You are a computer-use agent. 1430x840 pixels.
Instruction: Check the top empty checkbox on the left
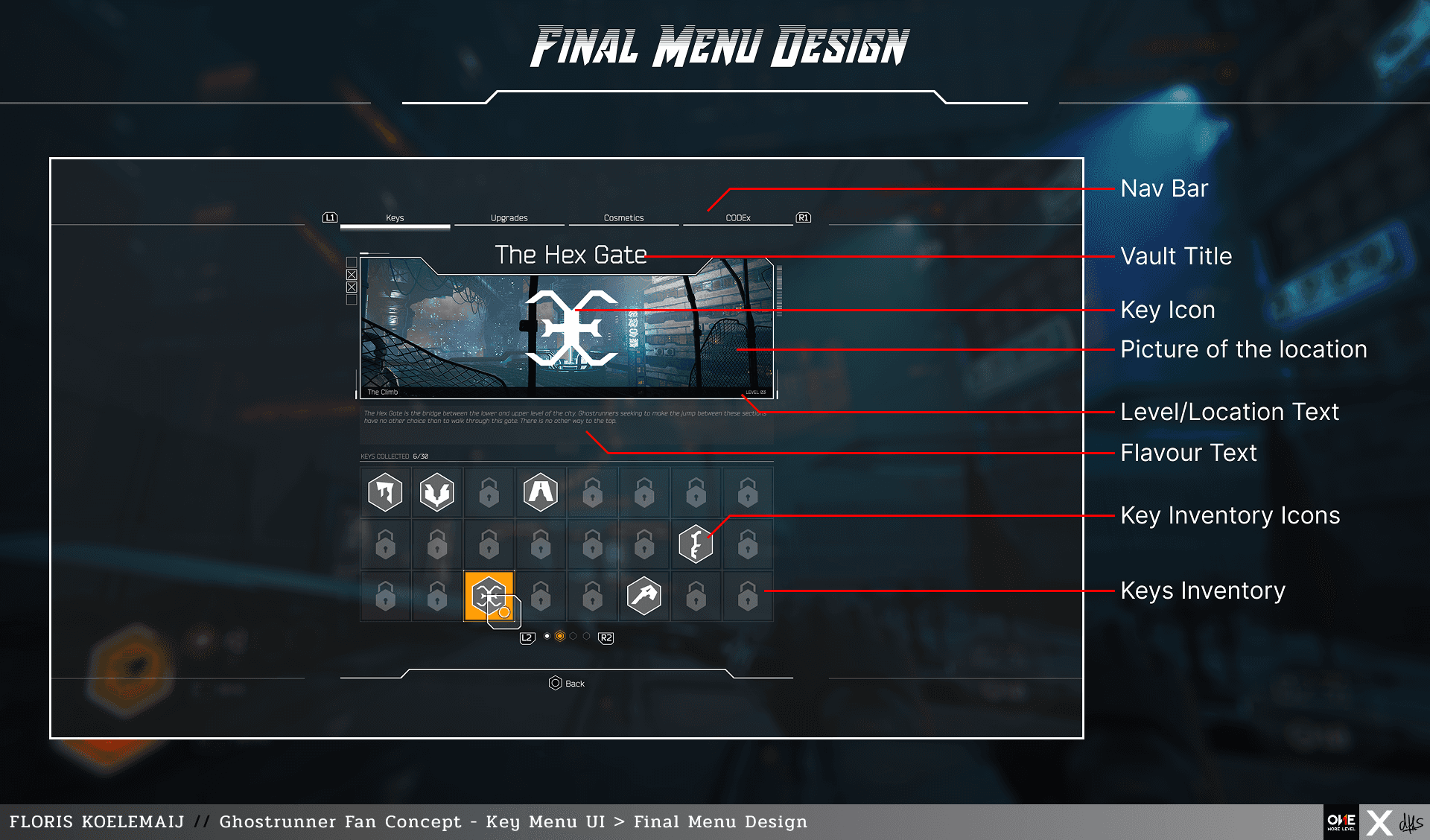point(352,263)
